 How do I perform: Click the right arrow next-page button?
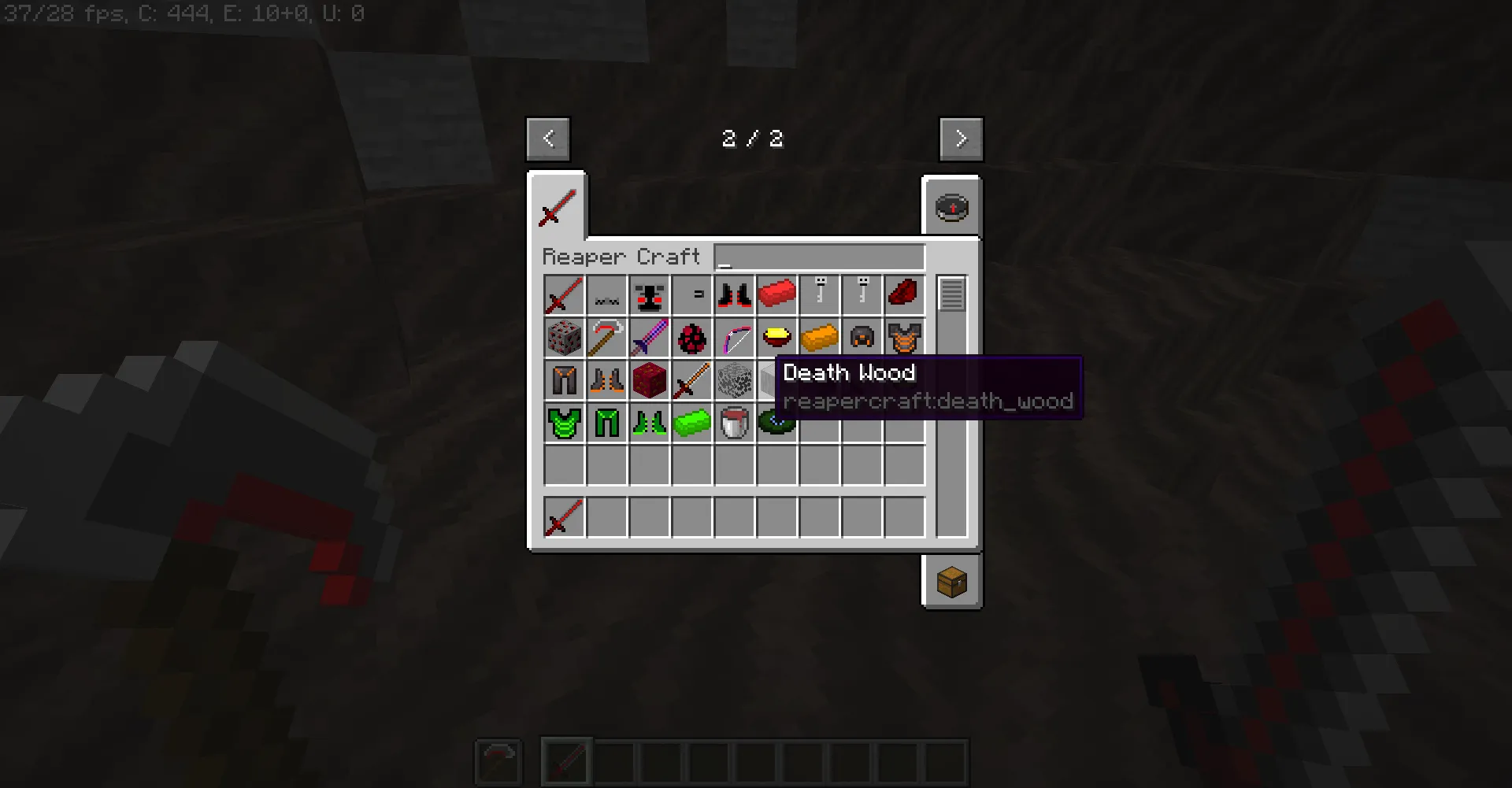[x=962, y=139]
